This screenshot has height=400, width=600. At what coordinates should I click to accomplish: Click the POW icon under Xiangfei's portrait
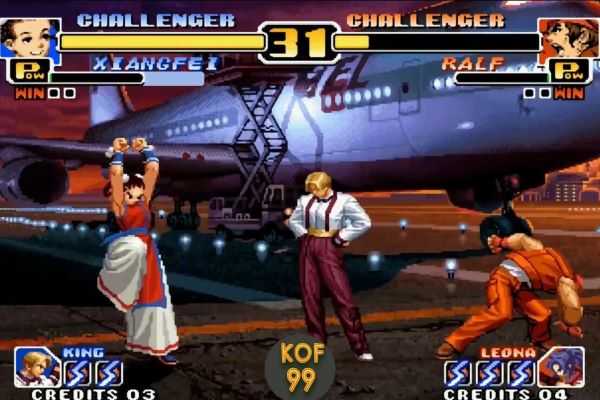coord(26,72)
